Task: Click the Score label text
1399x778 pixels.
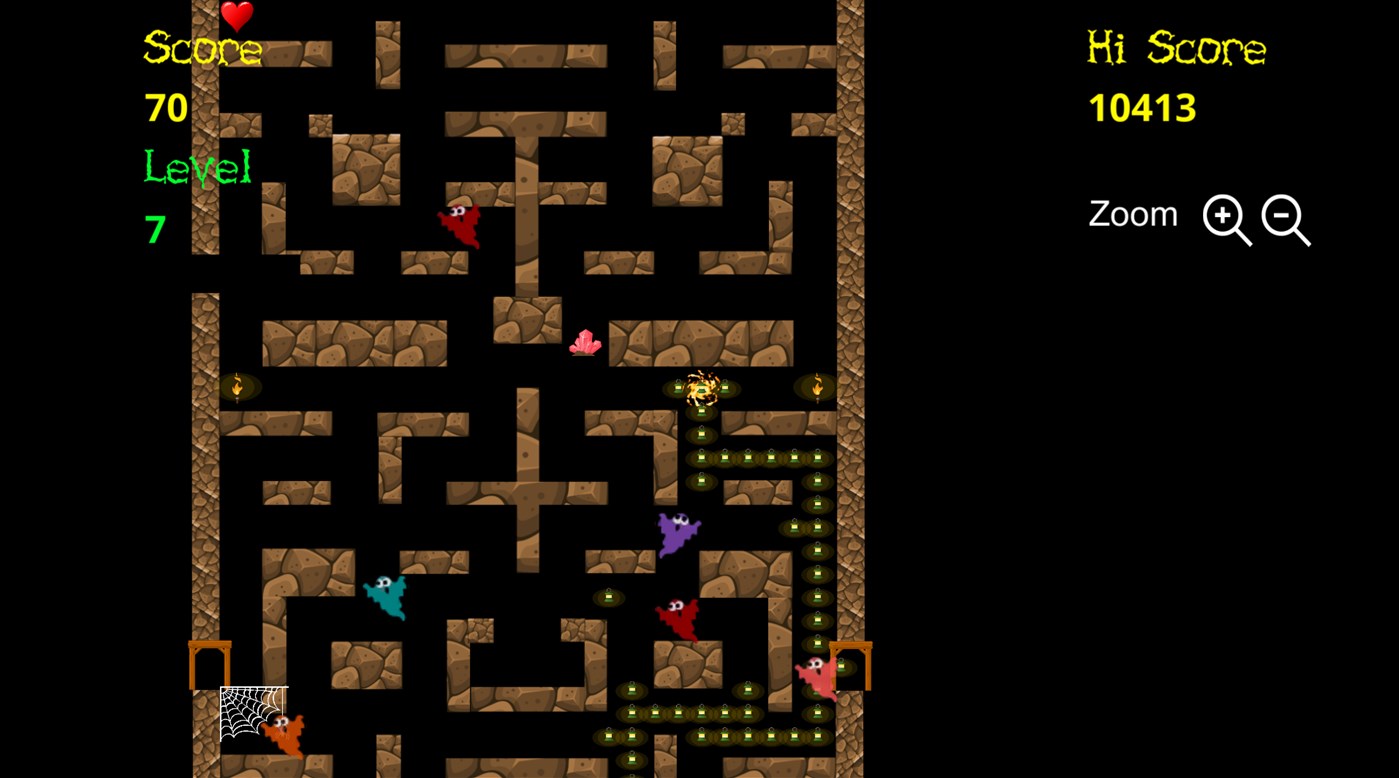Action: (x=202, y=48)
